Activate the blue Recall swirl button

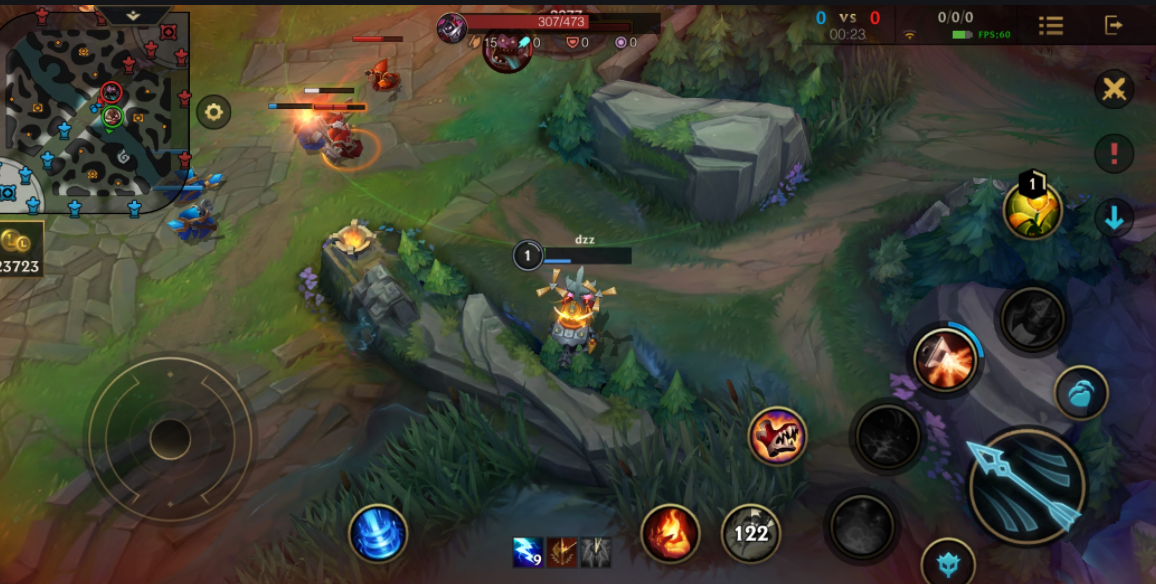click(378, 533)
